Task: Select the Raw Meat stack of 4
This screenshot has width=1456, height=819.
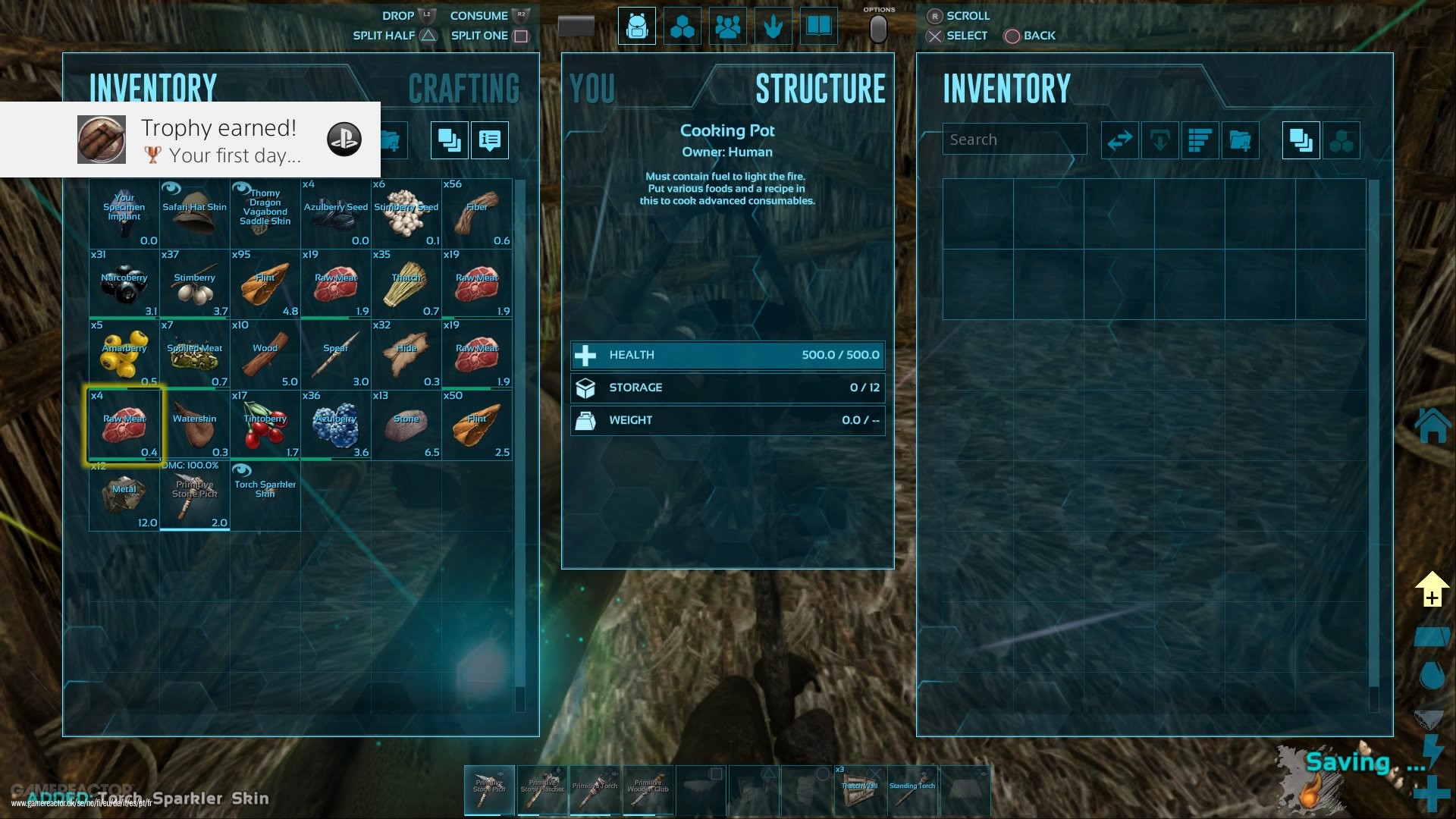Action: tap(124, 425)
